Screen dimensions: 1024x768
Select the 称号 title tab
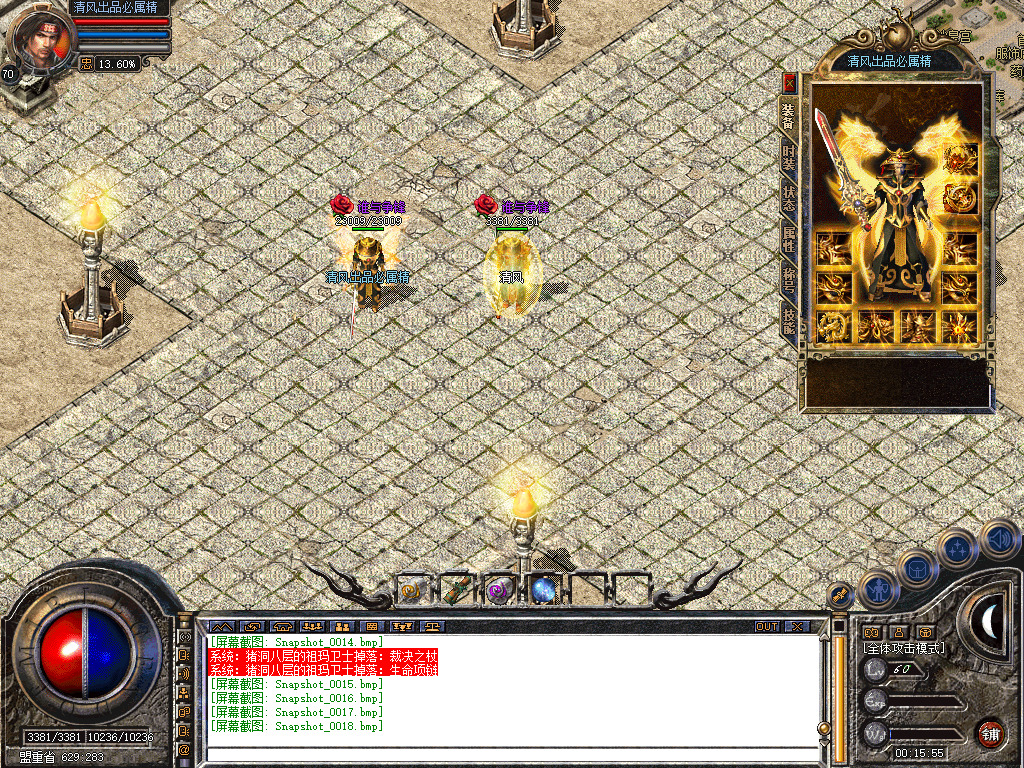pos(789,278)
